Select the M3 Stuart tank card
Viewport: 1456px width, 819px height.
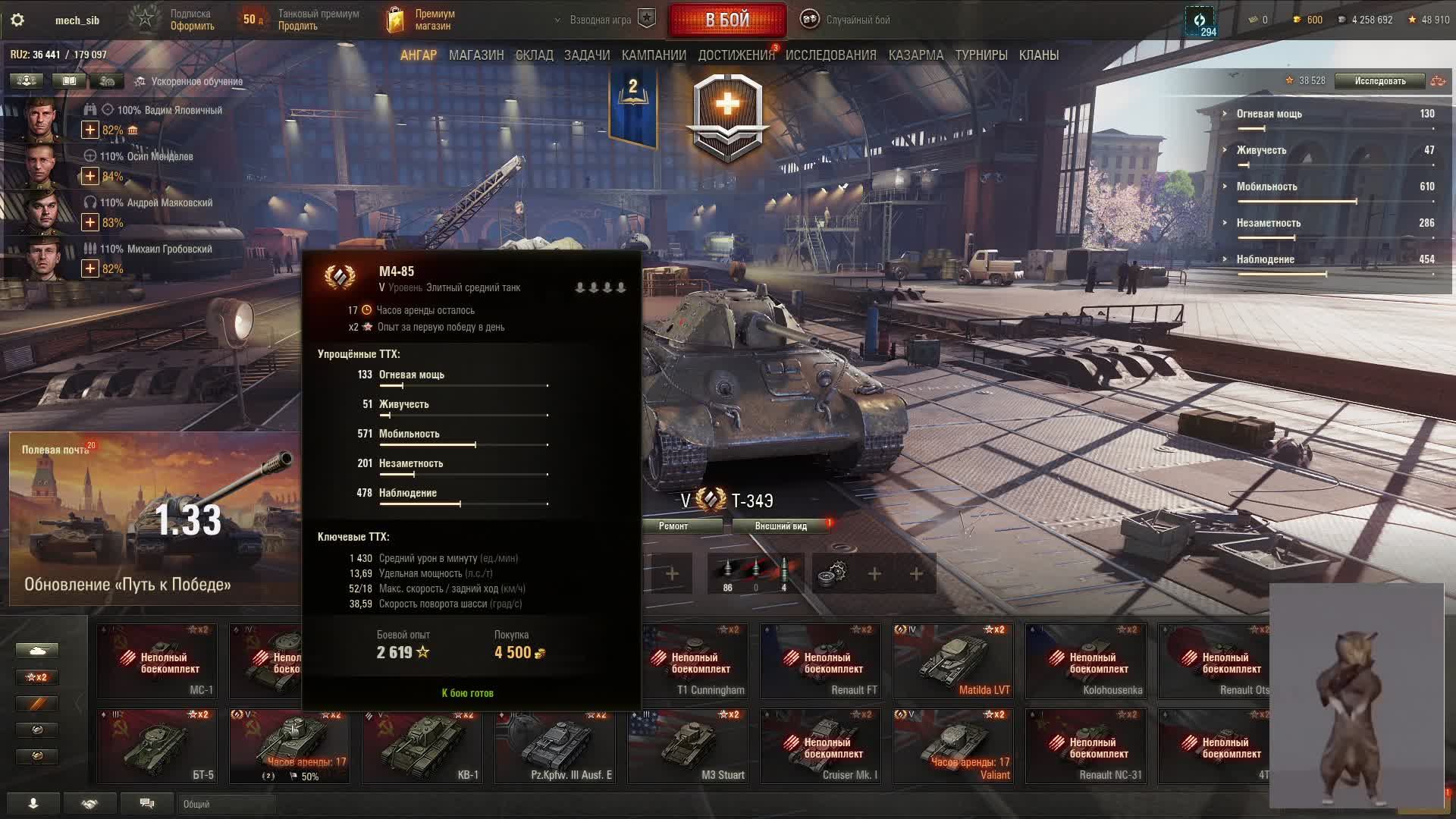(x=688, y=745)
